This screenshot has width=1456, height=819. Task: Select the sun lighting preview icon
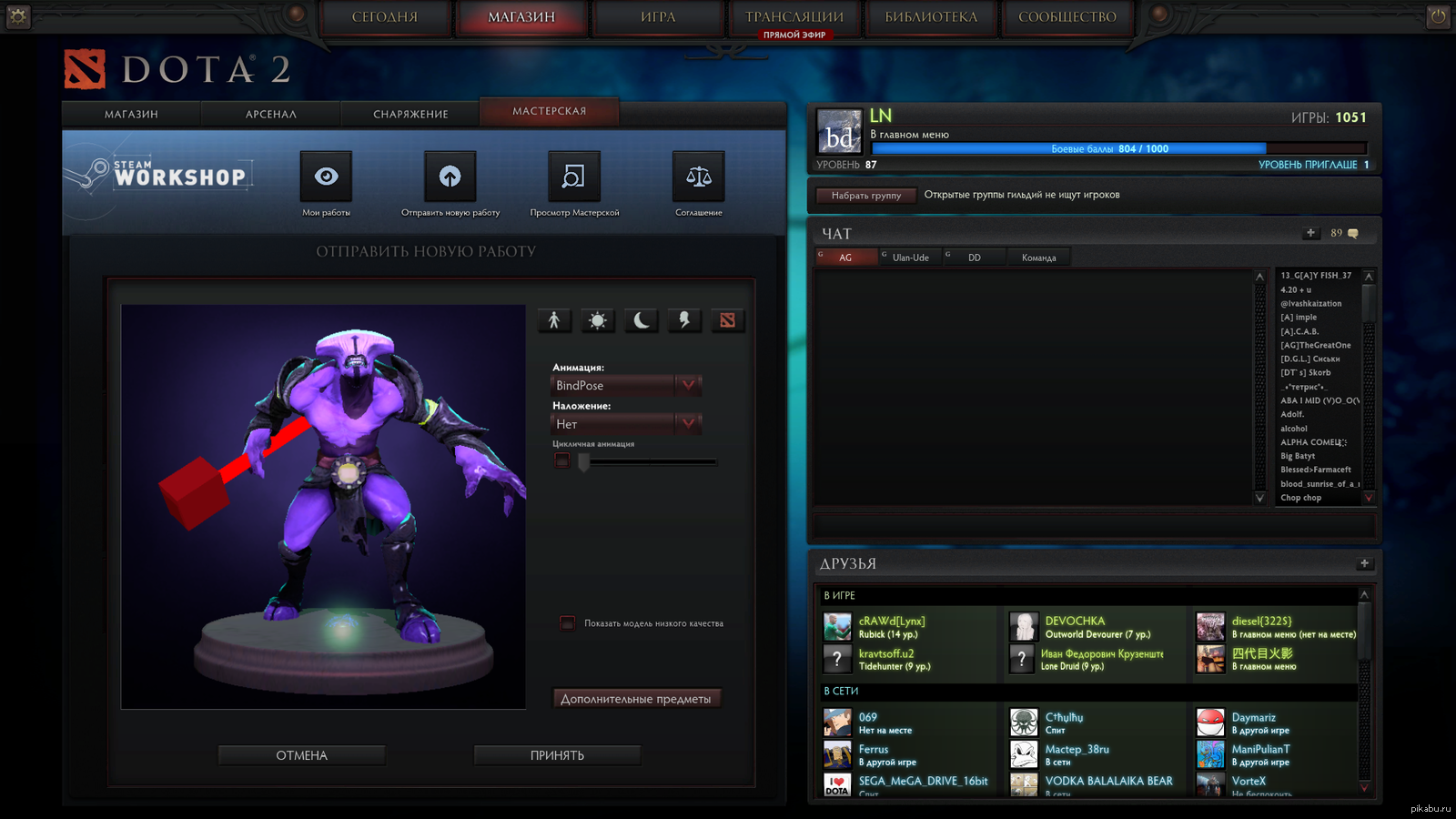click(x=598, y=320)
